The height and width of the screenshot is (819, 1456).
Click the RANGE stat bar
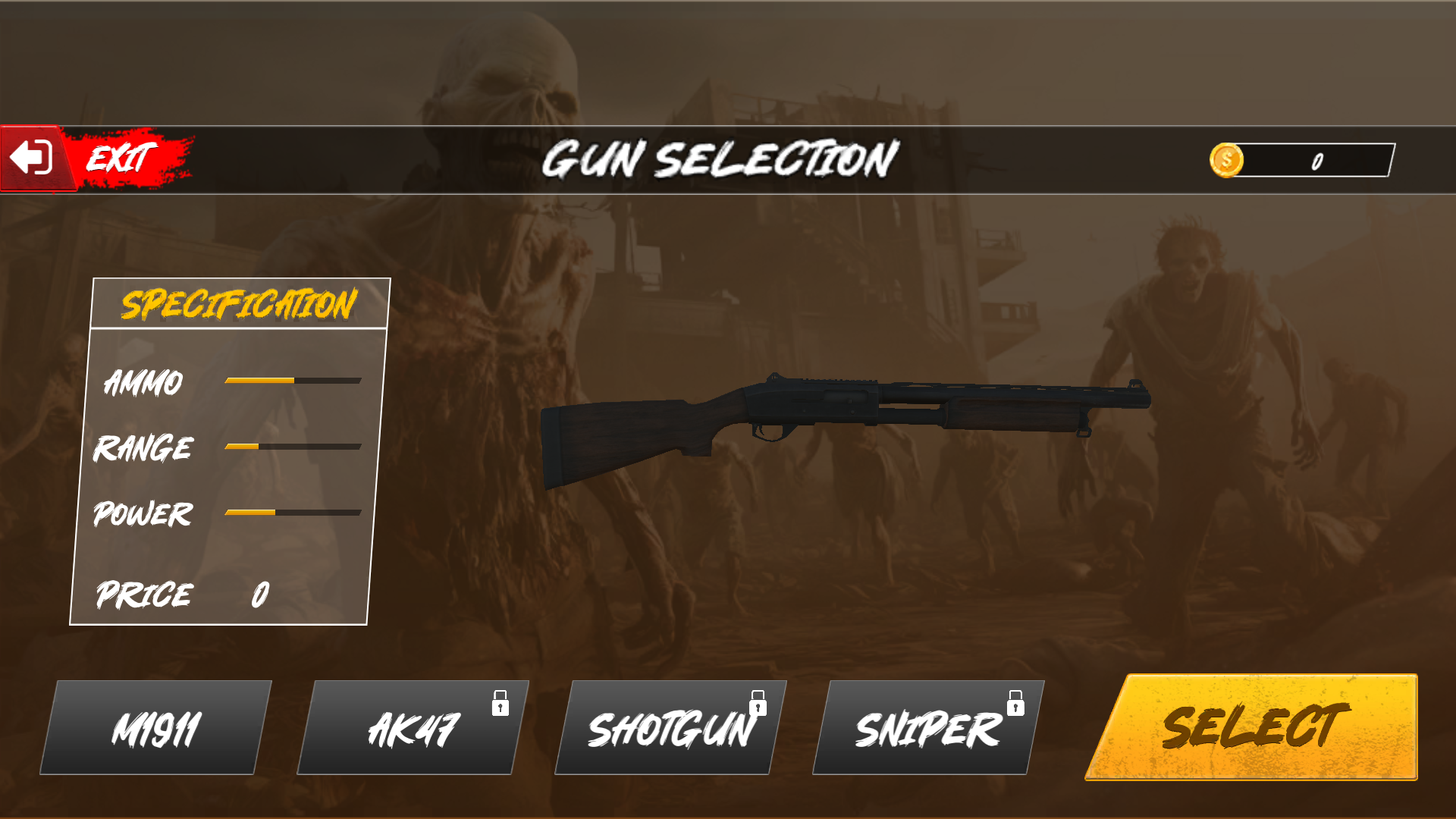point(292,447)
